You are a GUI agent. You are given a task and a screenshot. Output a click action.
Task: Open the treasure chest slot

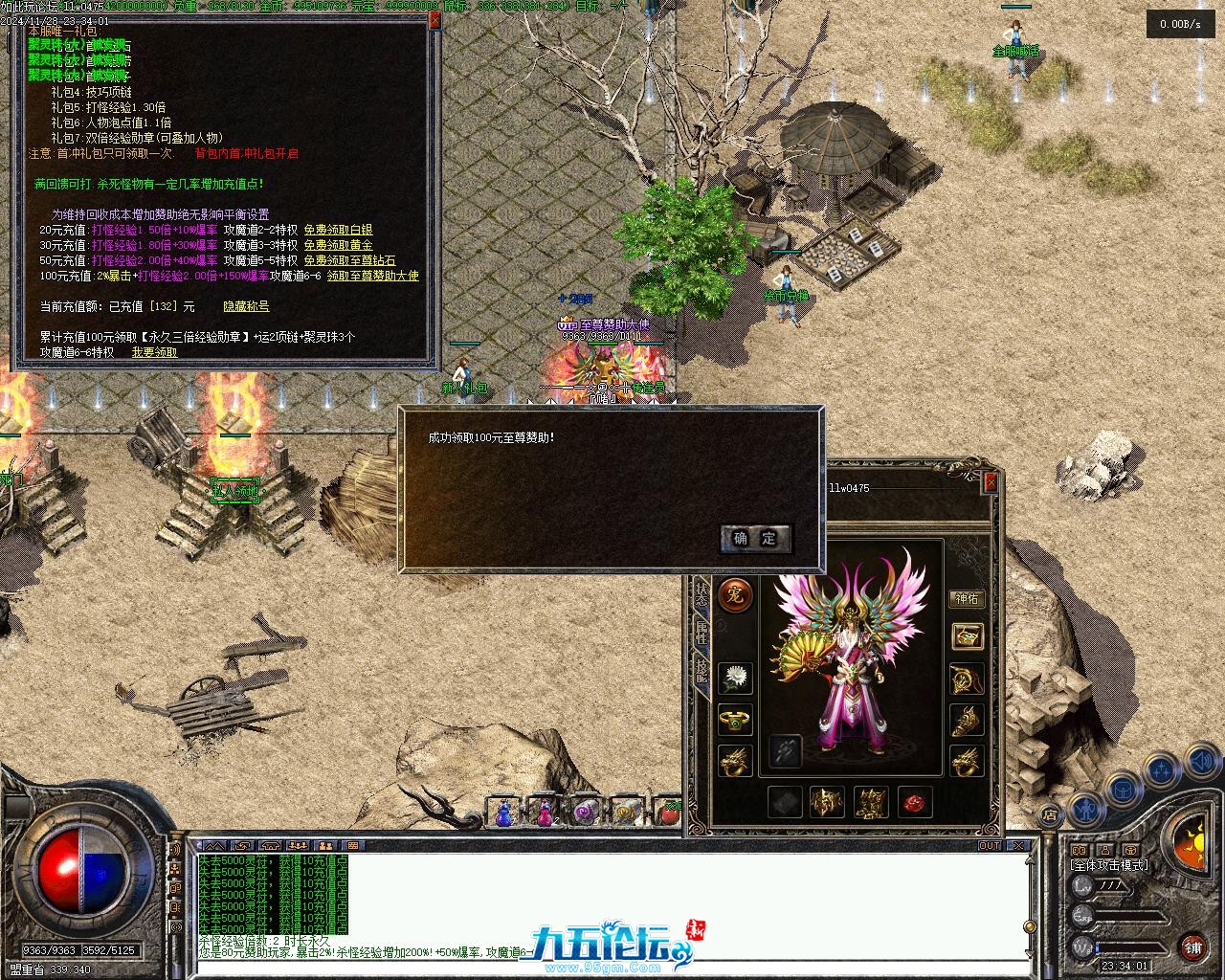tap(967, 635)
